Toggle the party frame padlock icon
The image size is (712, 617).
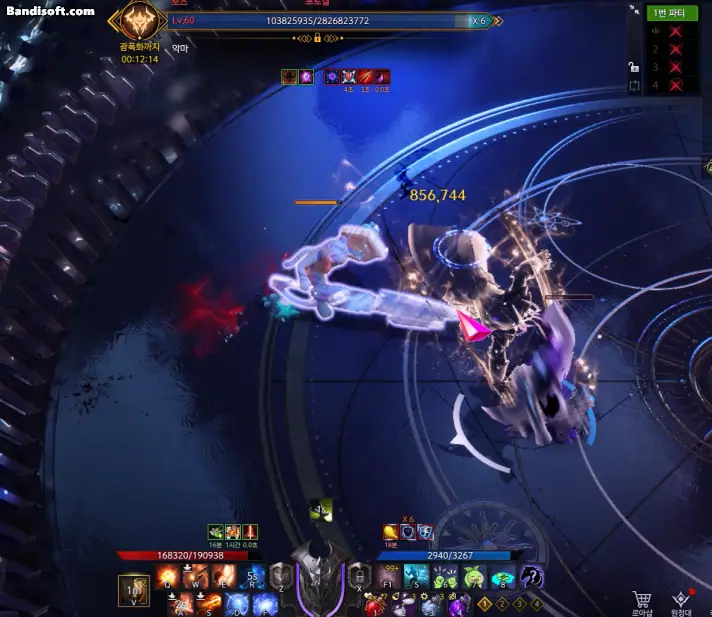pyautogui.click(x=634, y=67)
